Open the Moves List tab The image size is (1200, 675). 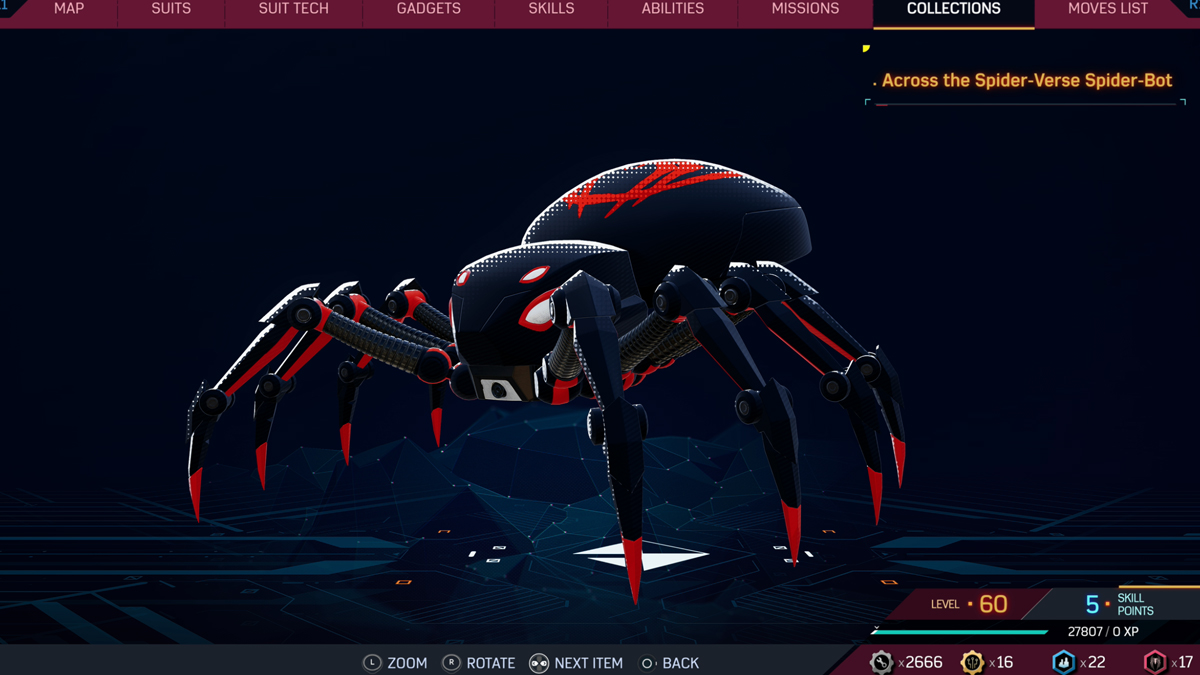coord(1108,9)
